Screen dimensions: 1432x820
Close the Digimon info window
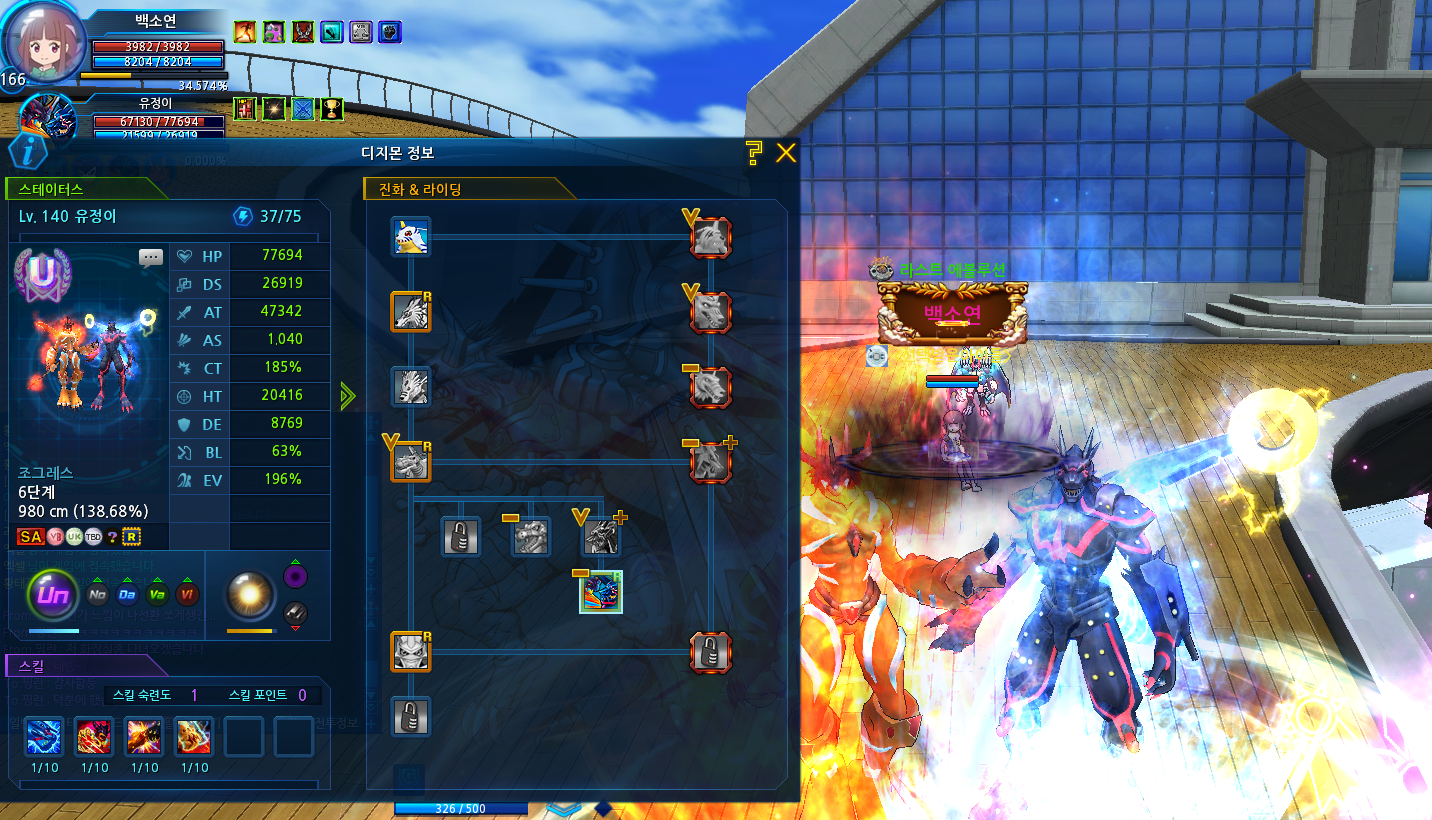[786, 153]
